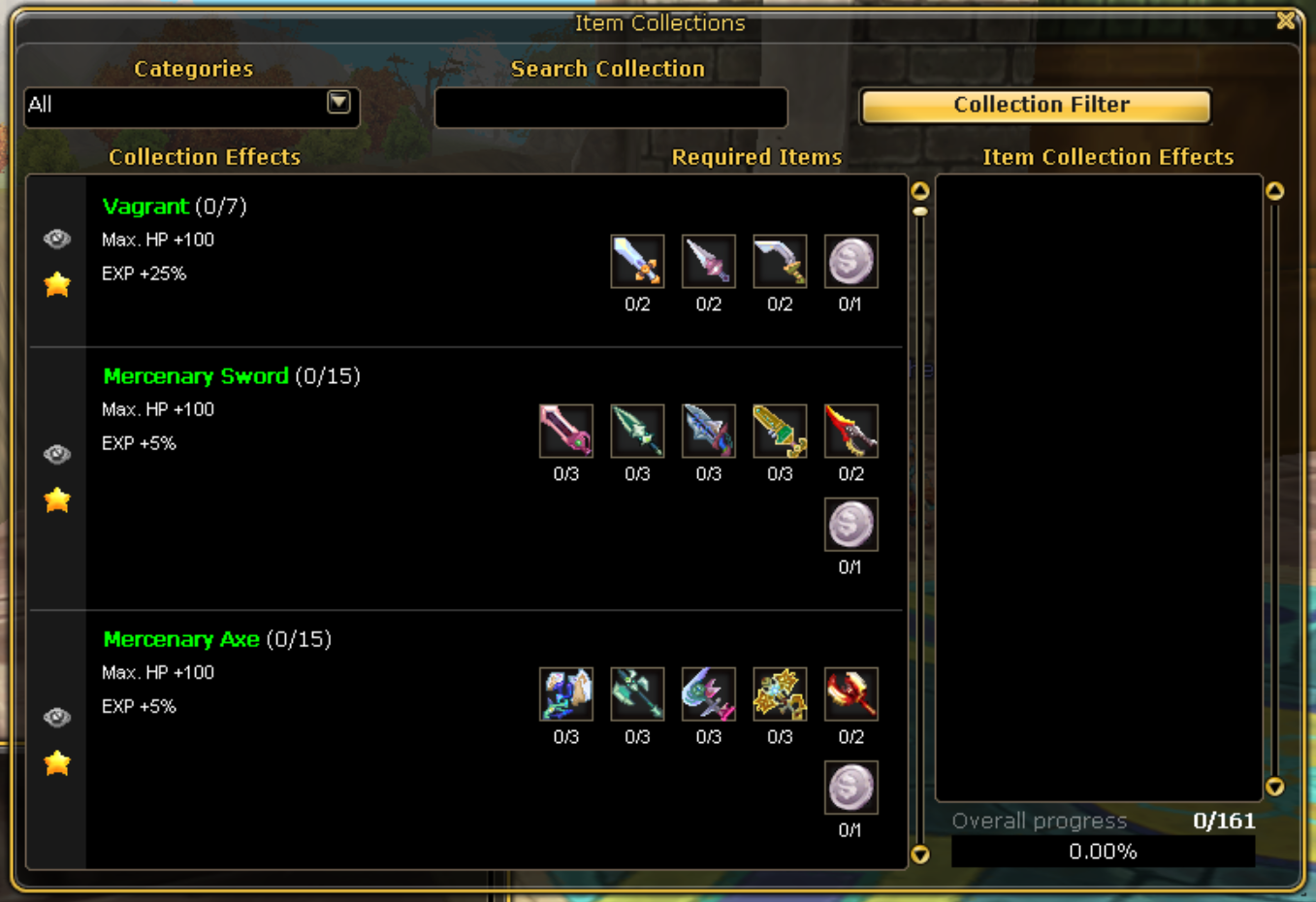The width and height of the screenshot is (1316, 902).
Task: Select the curved blade in Vagrant row
Action: (x=780, y=261)
